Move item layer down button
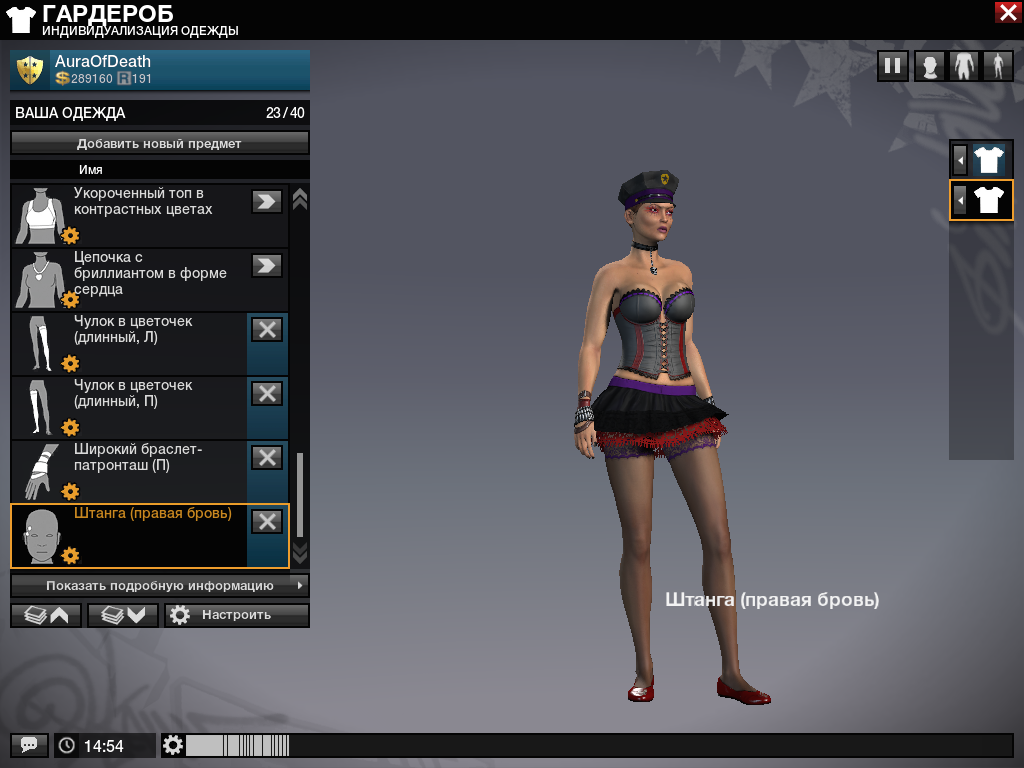The image size is (1024, 768). 123,615
